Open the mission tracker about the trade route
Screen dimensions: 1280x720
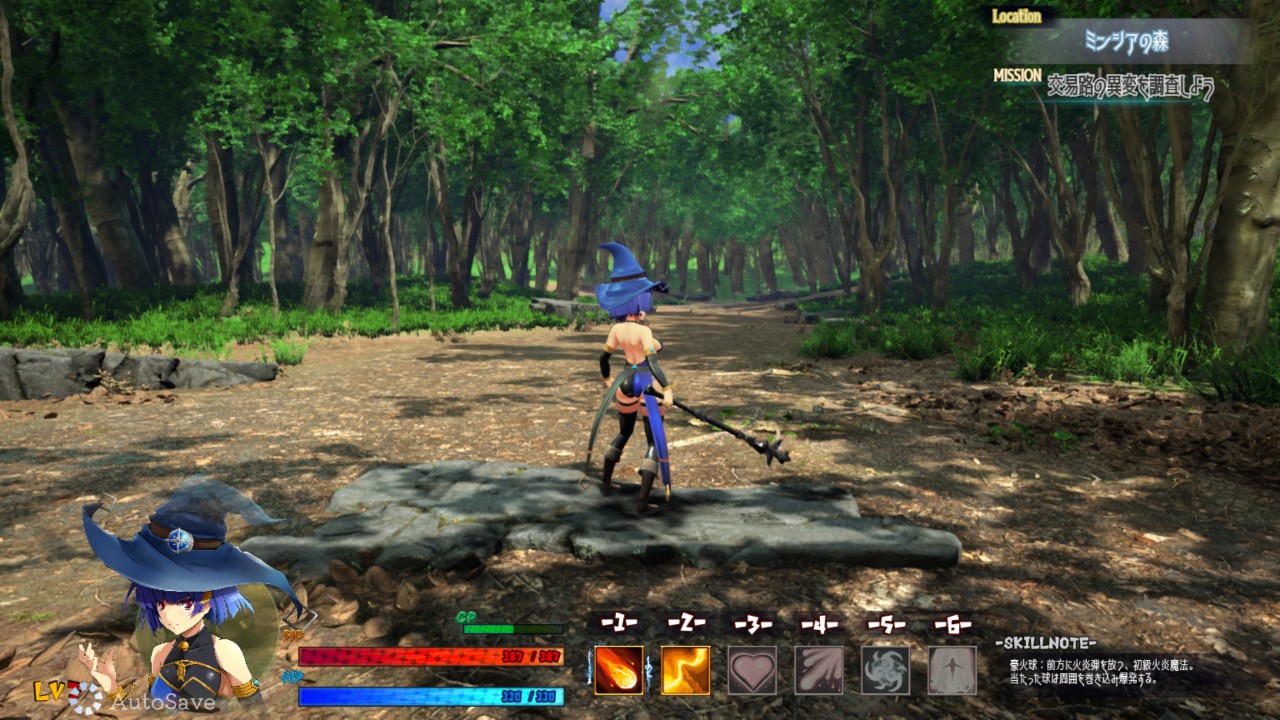click(1130, 88)
